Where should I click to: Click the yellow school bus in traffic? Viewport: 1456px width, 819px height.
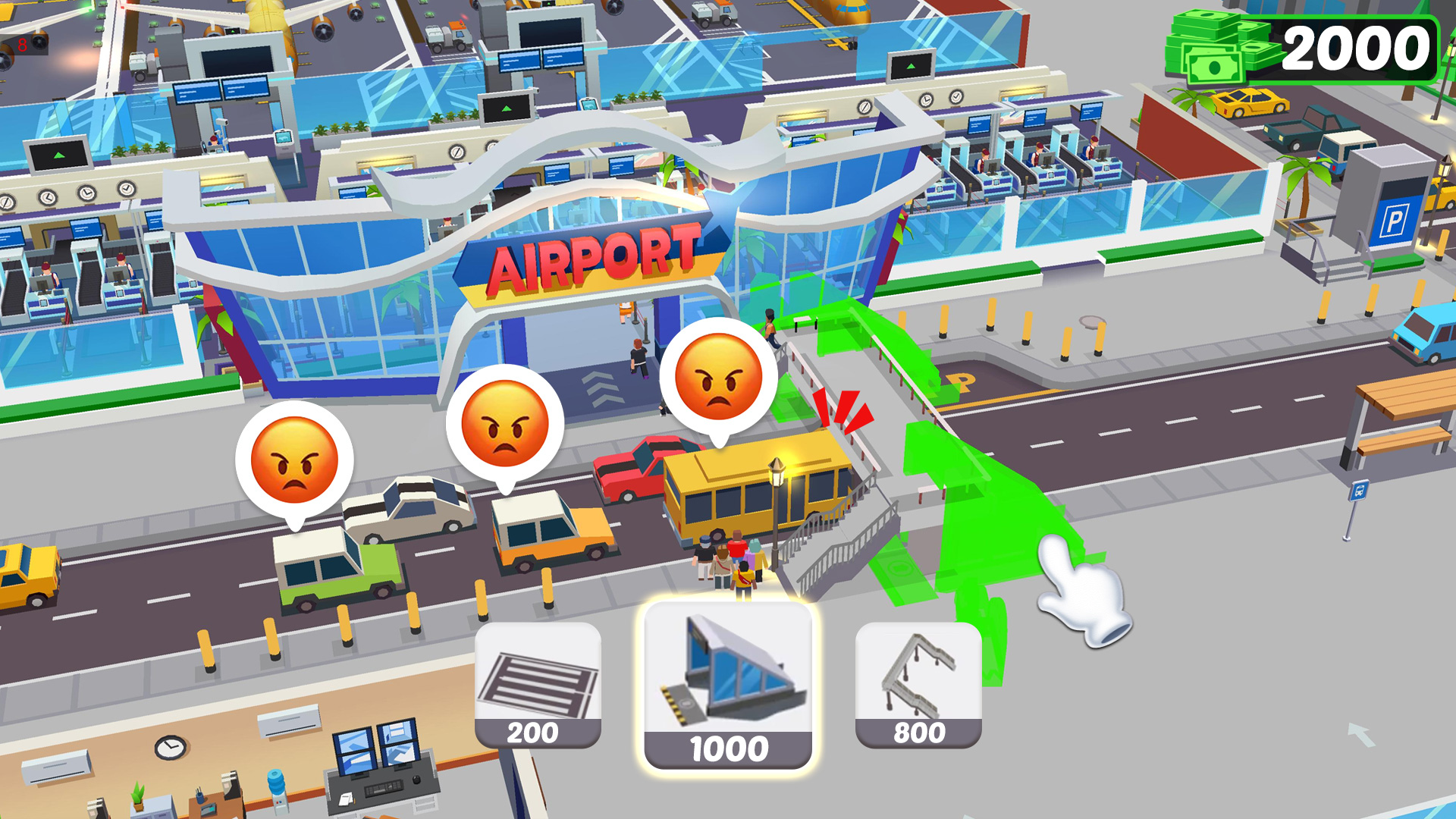point(751,493)
